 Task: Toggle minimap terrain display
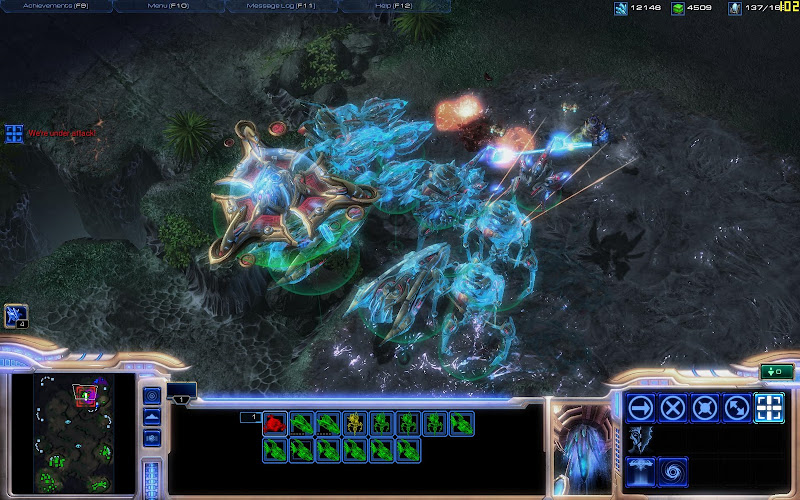(x=152, y=417)
